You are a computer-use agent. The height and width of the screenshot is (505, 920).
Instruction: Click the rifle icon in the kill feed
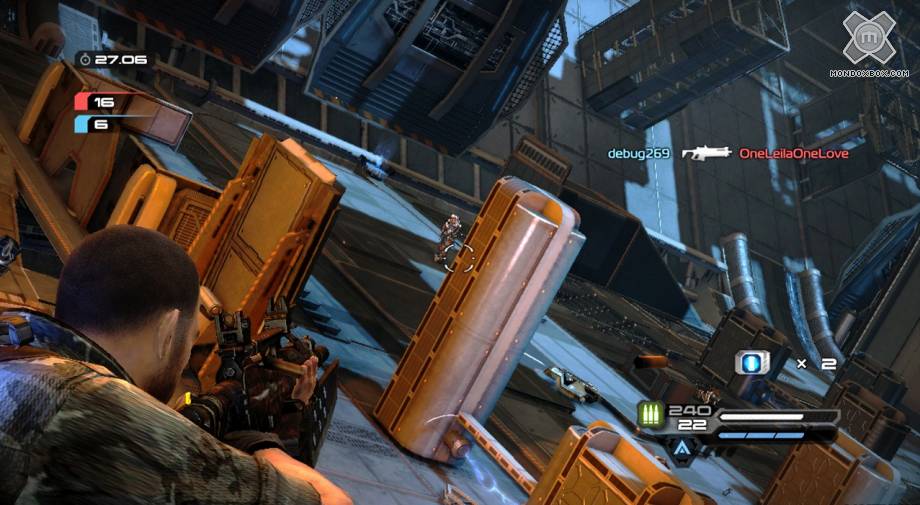click(x=706, y=153)
